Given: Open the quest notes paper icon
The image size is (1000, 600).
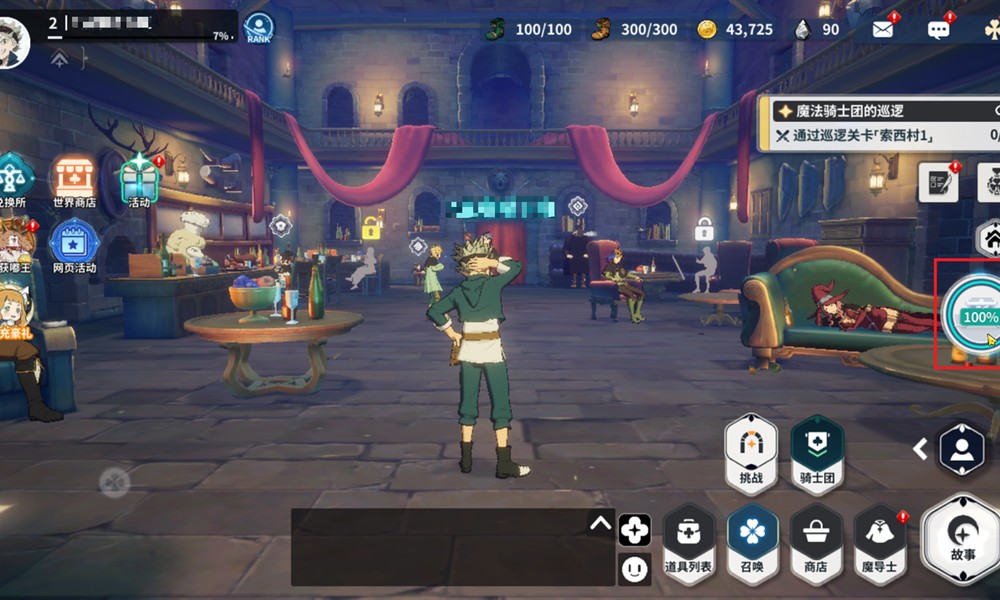Looking at the screenshot, I should (x=938, y=183).
